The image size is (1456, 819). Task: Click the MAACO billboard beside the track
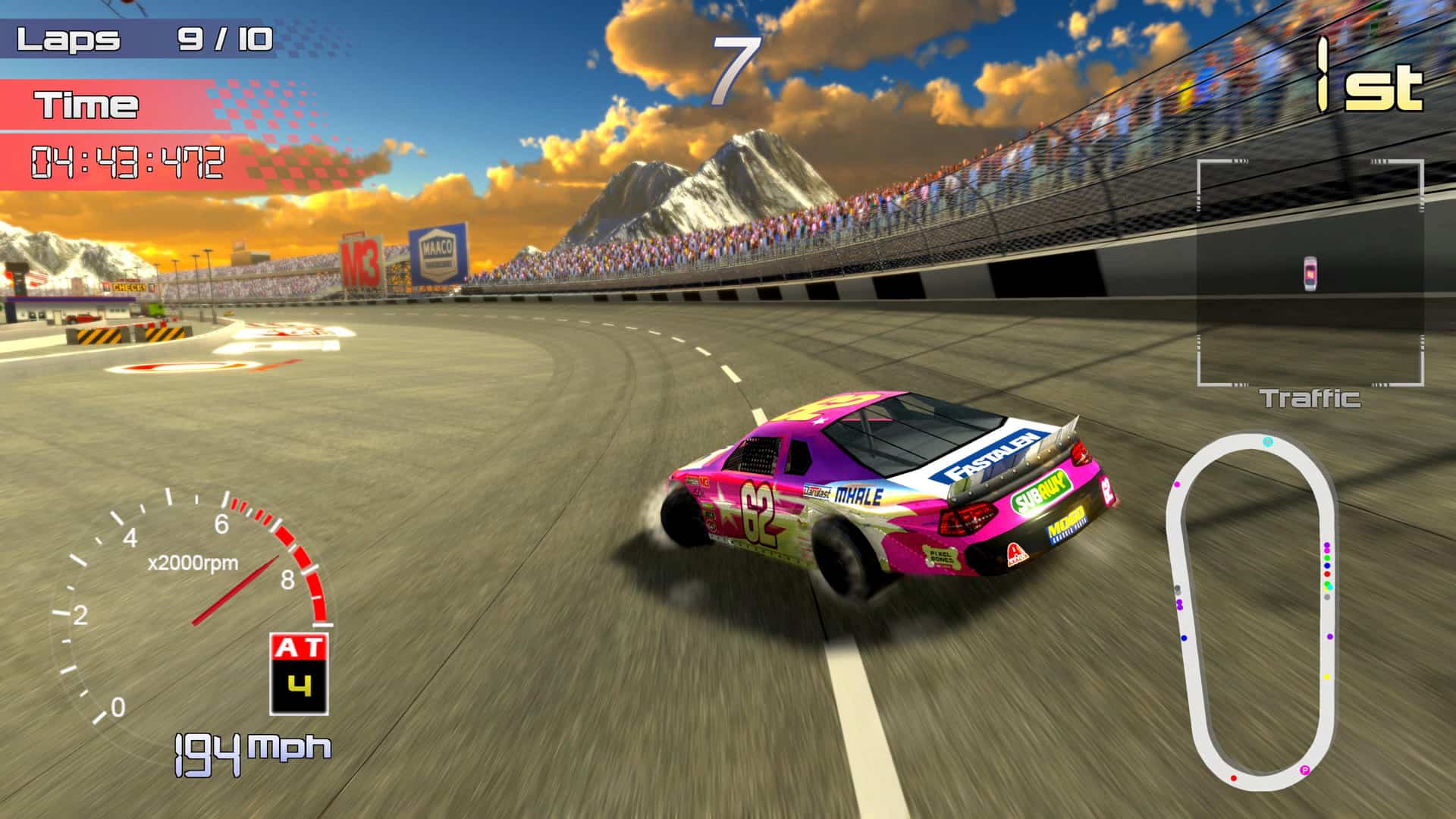coord(438,256)
